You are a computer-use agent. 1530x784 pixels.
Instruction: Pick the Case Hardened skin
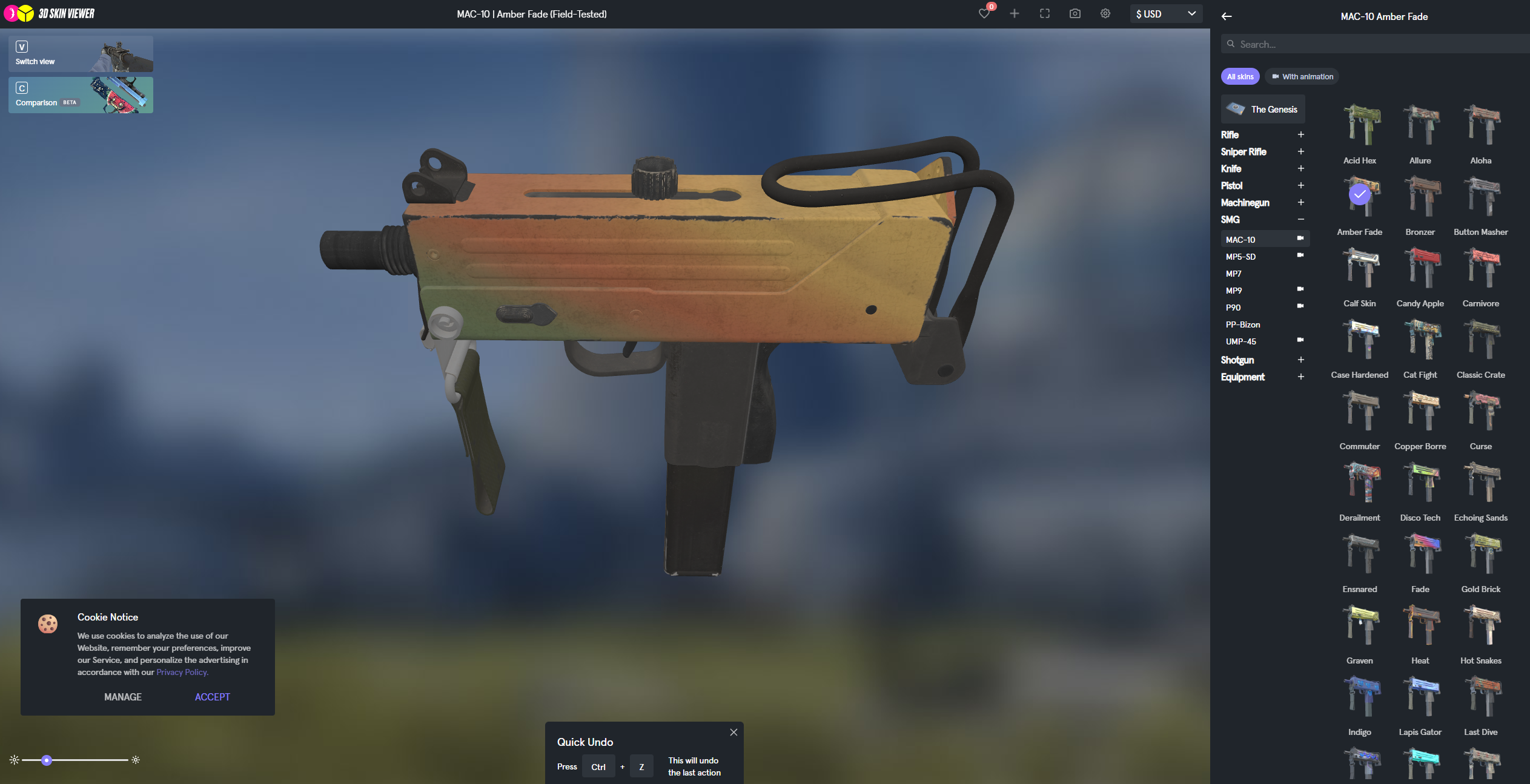[x=1360, y=340]
